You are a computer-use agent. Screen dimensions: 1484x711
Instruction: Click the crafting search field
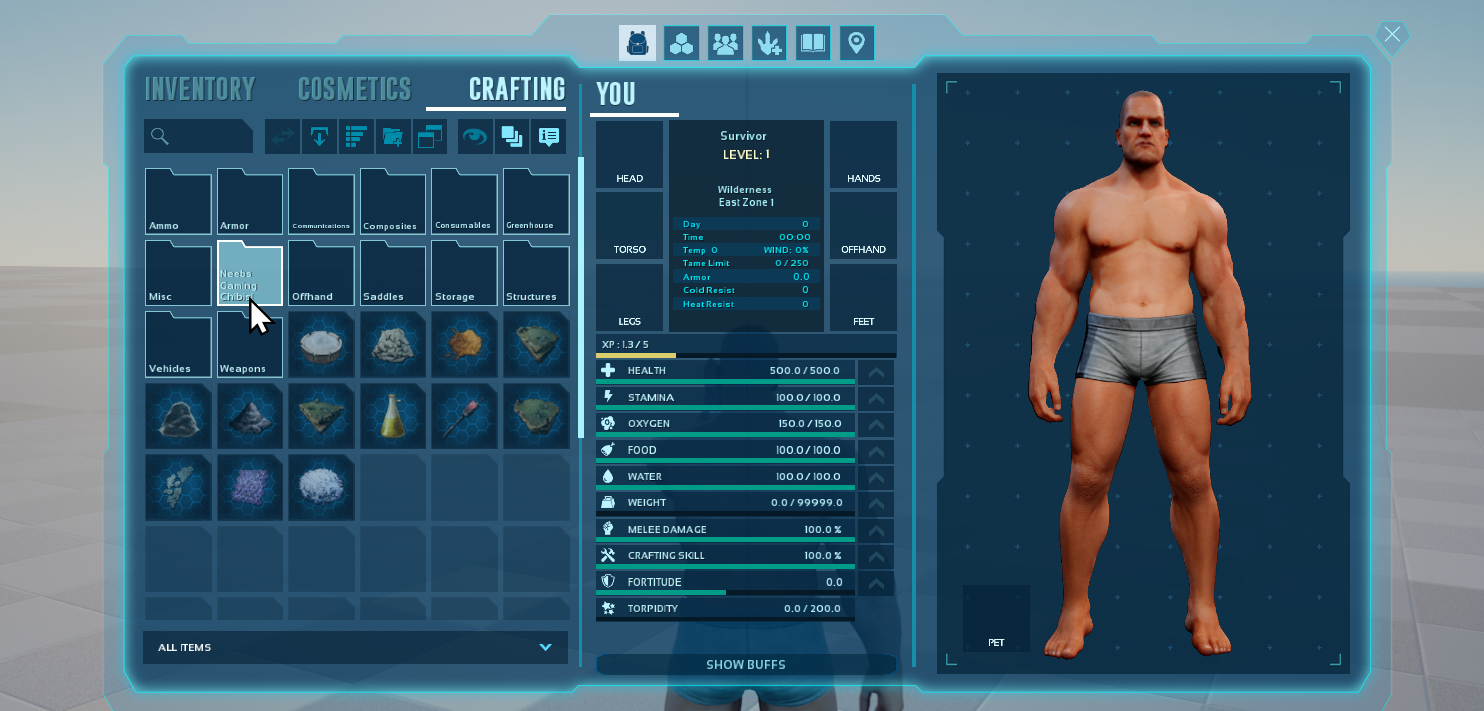point(198,136)
